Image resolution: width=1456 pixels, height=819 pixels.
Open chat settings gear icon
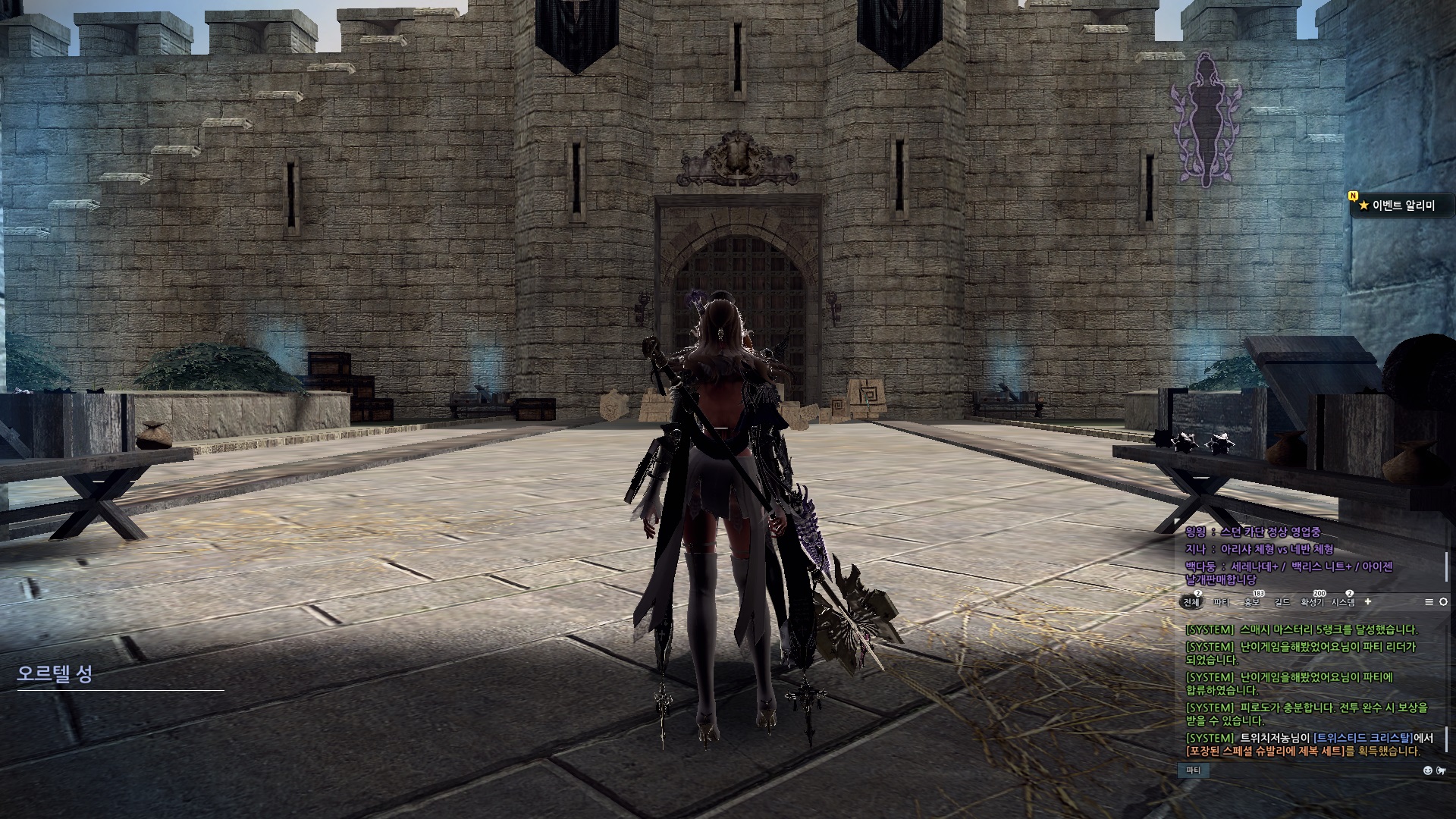[x=1443, y=602]
